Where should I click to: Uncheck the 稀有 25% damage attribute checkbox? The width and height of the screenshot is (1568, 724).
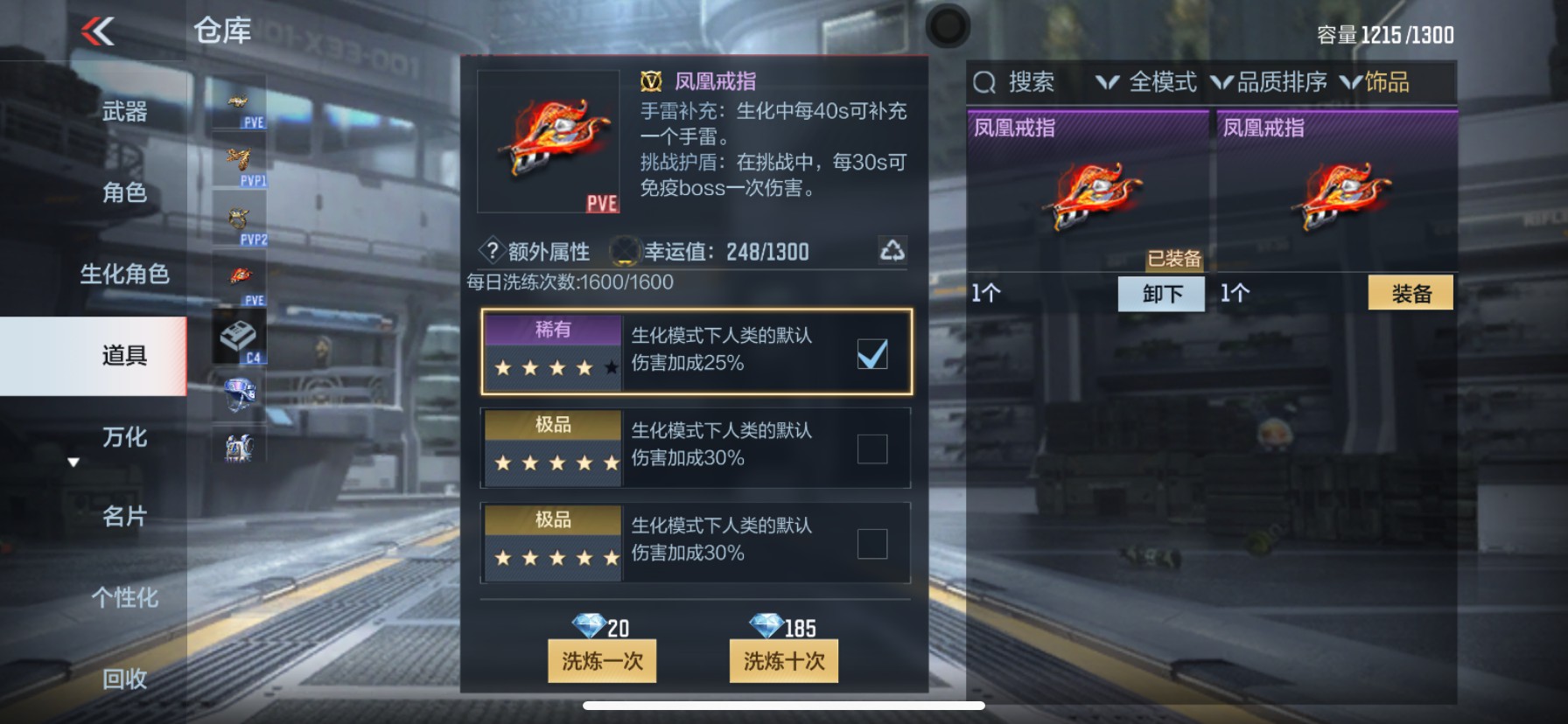pyautogui.click(x=871, y=353)
